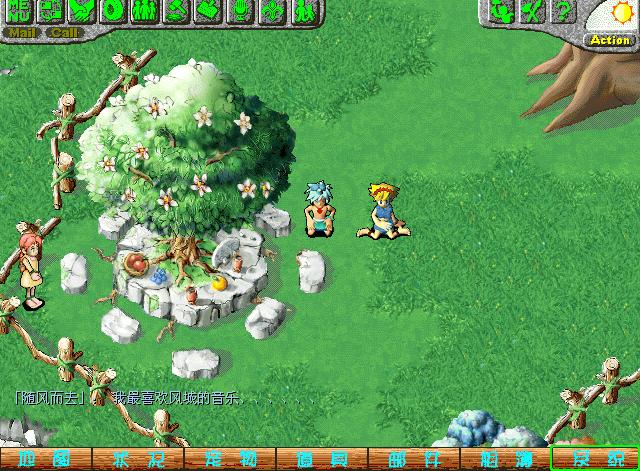The height and width of the screenshot is (471, 640).
Task: Click the Call button
Action: click(x=63, y=32)
